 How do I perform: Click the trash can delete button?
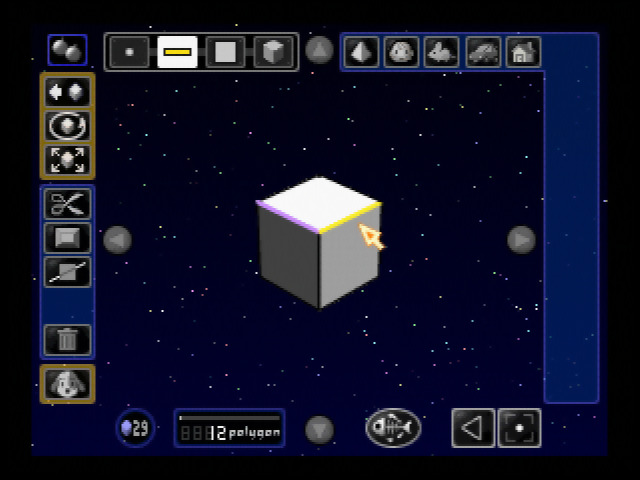67,340
